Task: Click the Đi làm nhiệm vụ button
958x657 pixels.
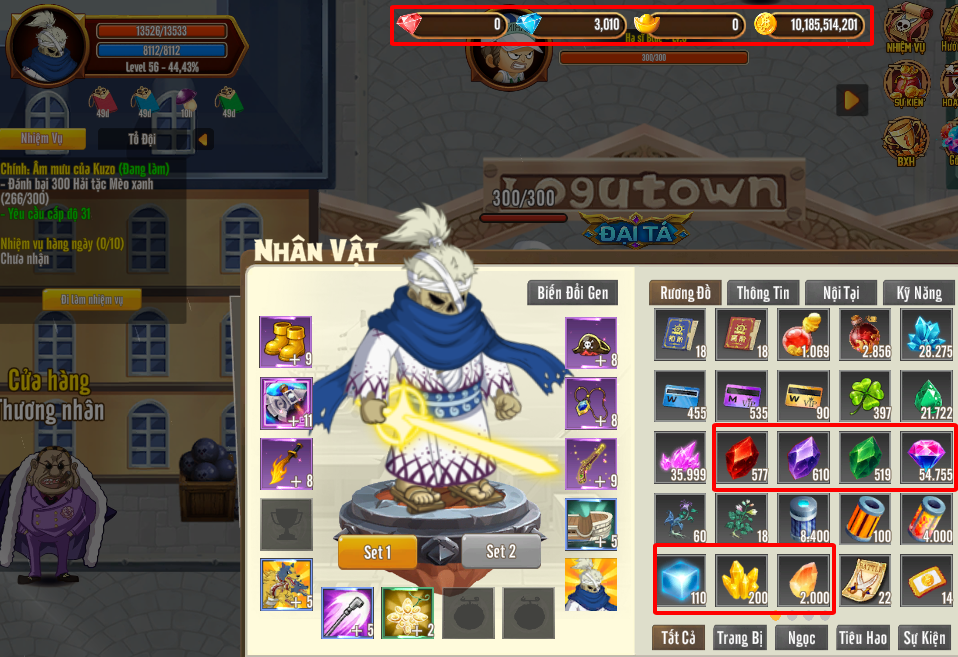Action: click(92, 300)
